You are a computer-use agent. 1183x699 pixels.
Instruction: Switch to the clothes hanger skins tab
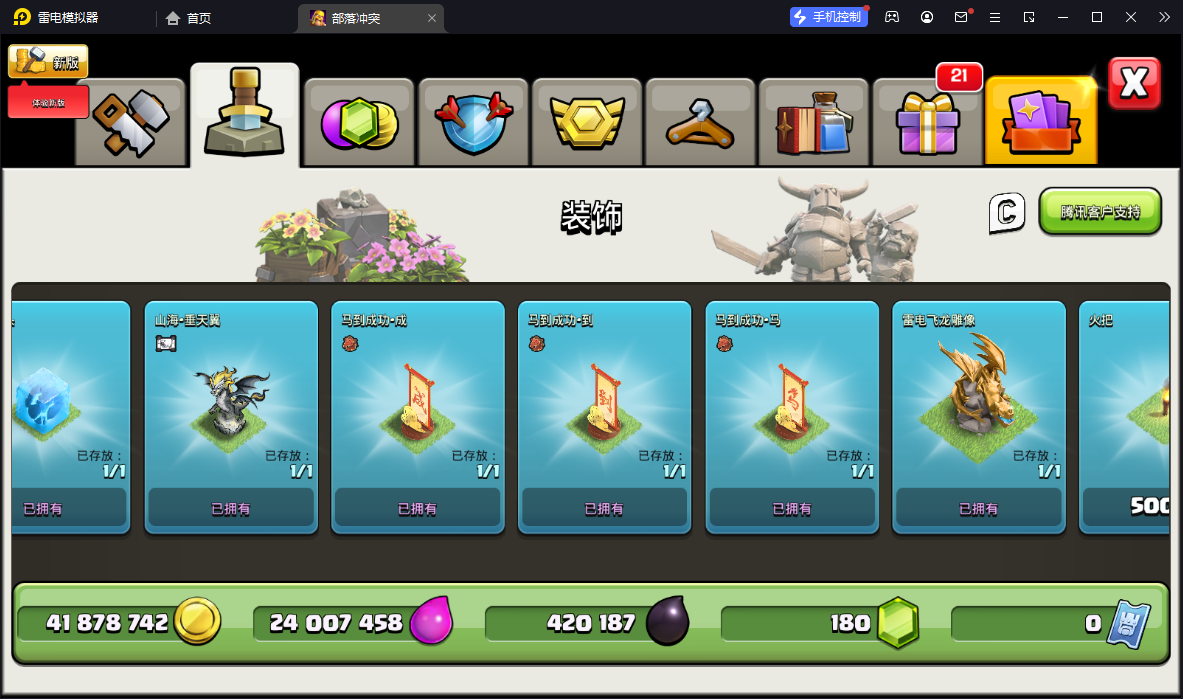tap(701, 122)
